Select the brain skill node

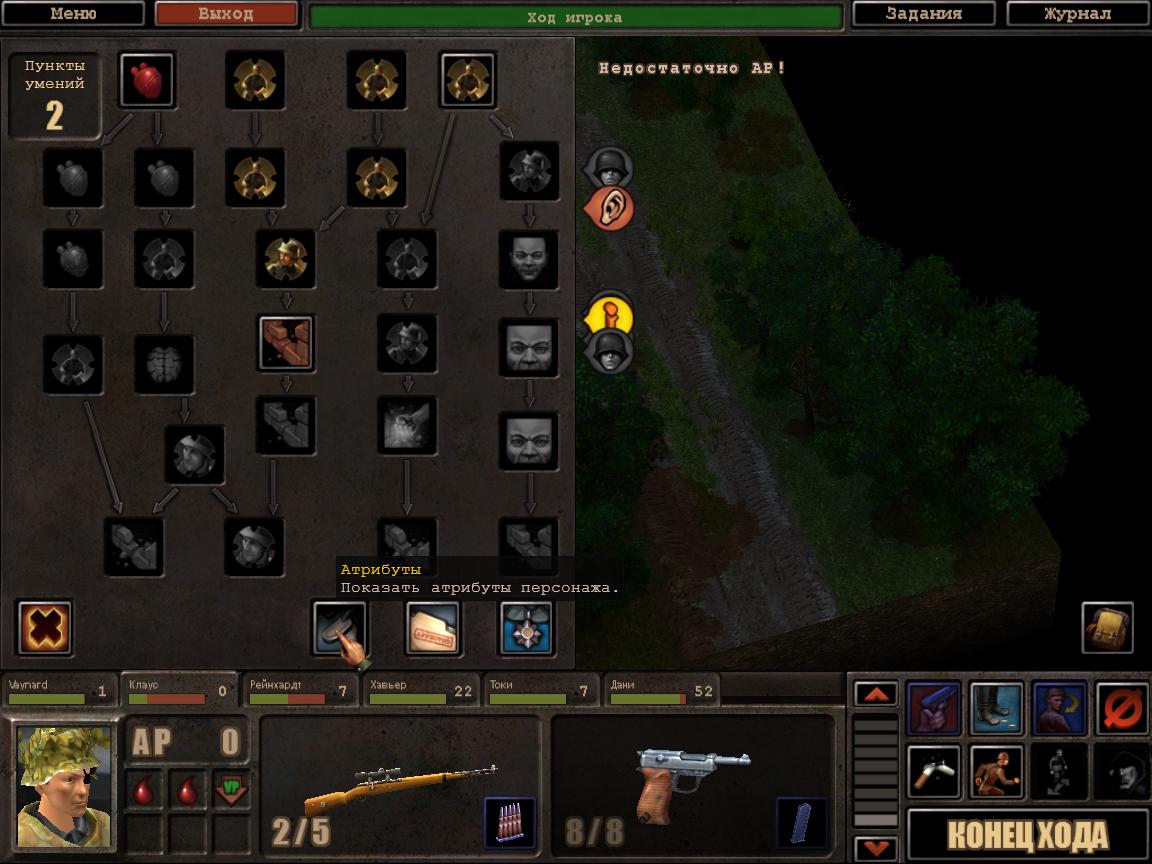(x=164, y=364)
